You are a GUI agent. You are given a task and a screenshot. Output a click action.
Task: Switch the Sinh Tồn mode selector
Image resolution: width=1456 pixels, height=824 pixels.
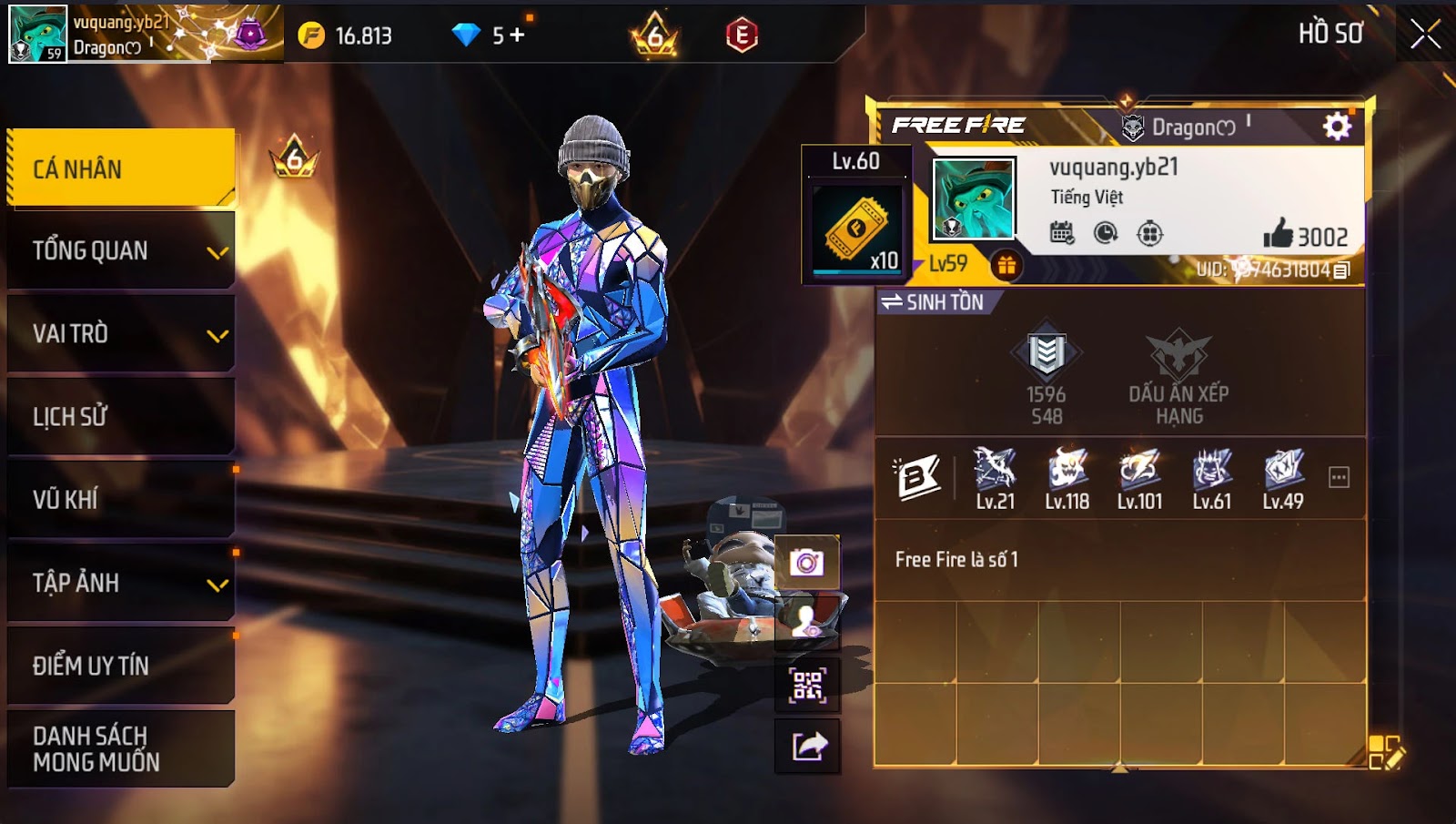pyautogui.click(x=934, y=302)
